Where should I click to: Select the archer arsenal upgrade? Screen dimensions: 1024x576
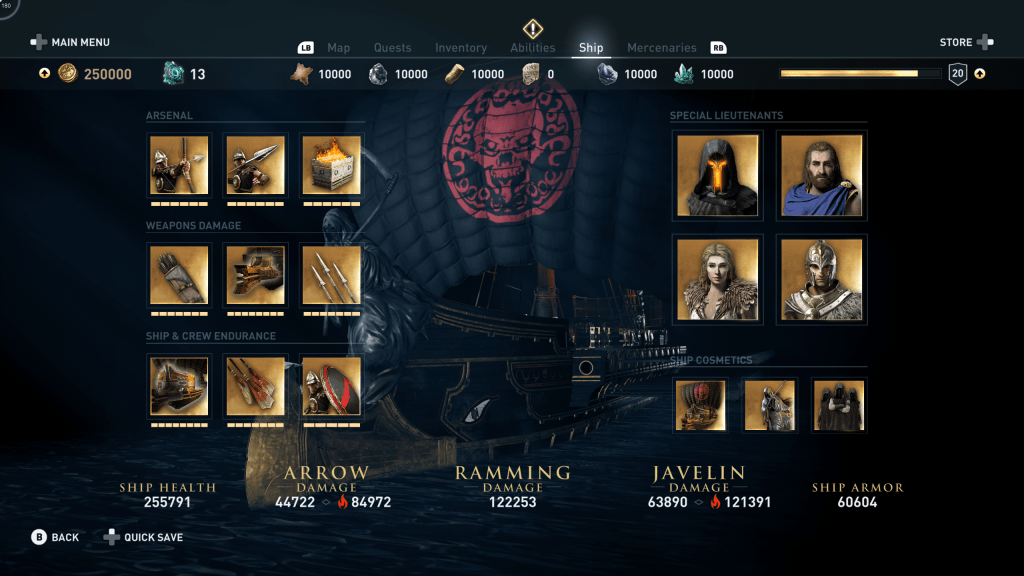(179, 165)
